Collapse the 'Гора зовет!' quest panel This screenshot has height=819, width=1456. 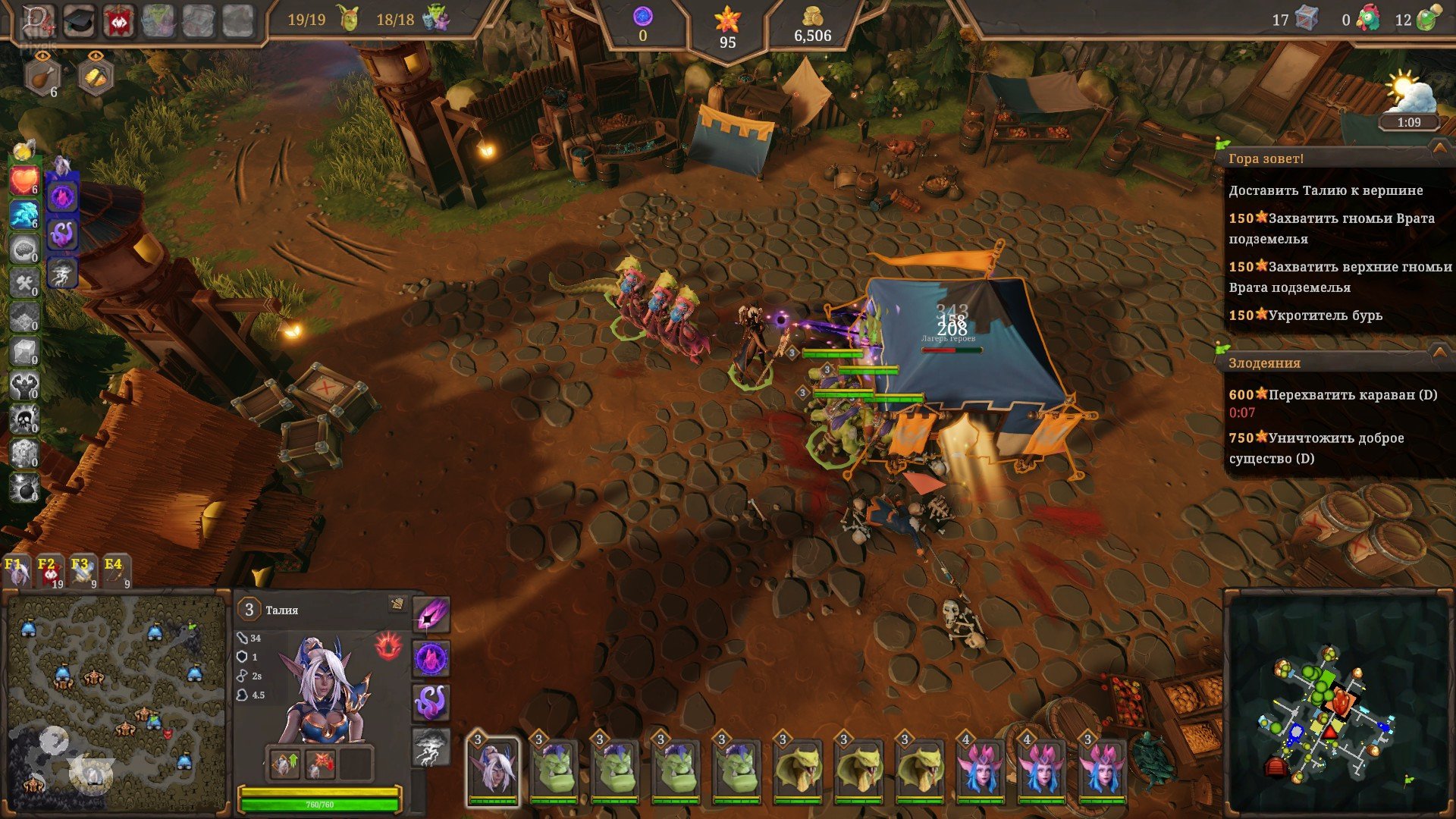click(1439, 149)
